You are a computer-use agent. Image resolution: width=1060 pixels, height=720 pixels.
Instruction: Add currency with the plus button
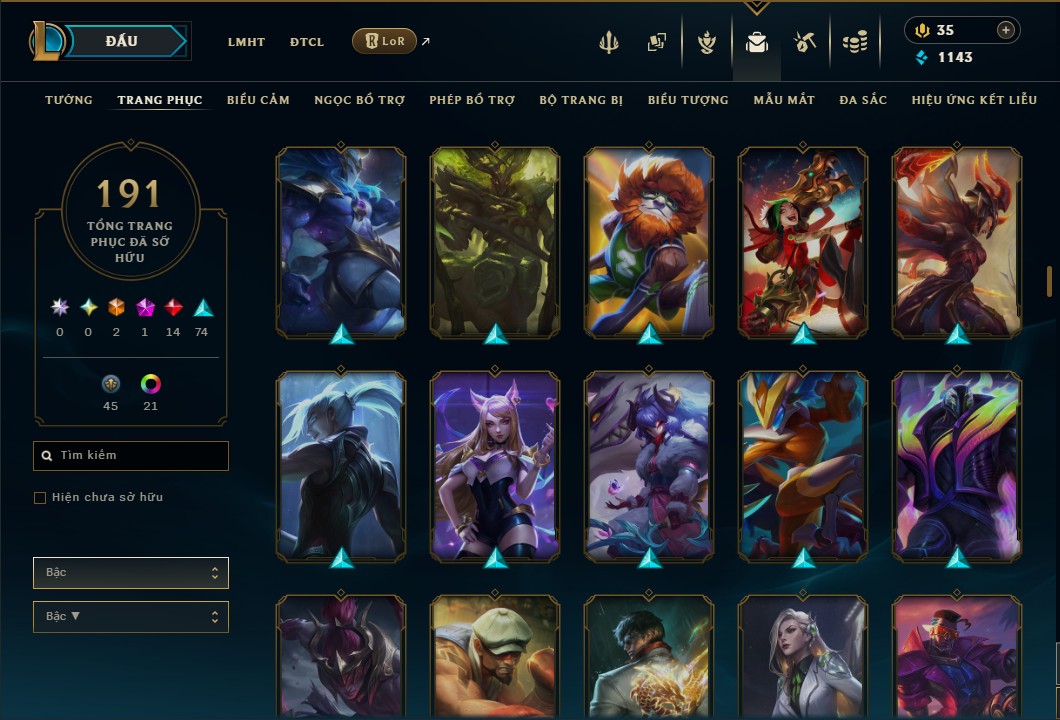pyautogui.click(x=1005, y=30)
